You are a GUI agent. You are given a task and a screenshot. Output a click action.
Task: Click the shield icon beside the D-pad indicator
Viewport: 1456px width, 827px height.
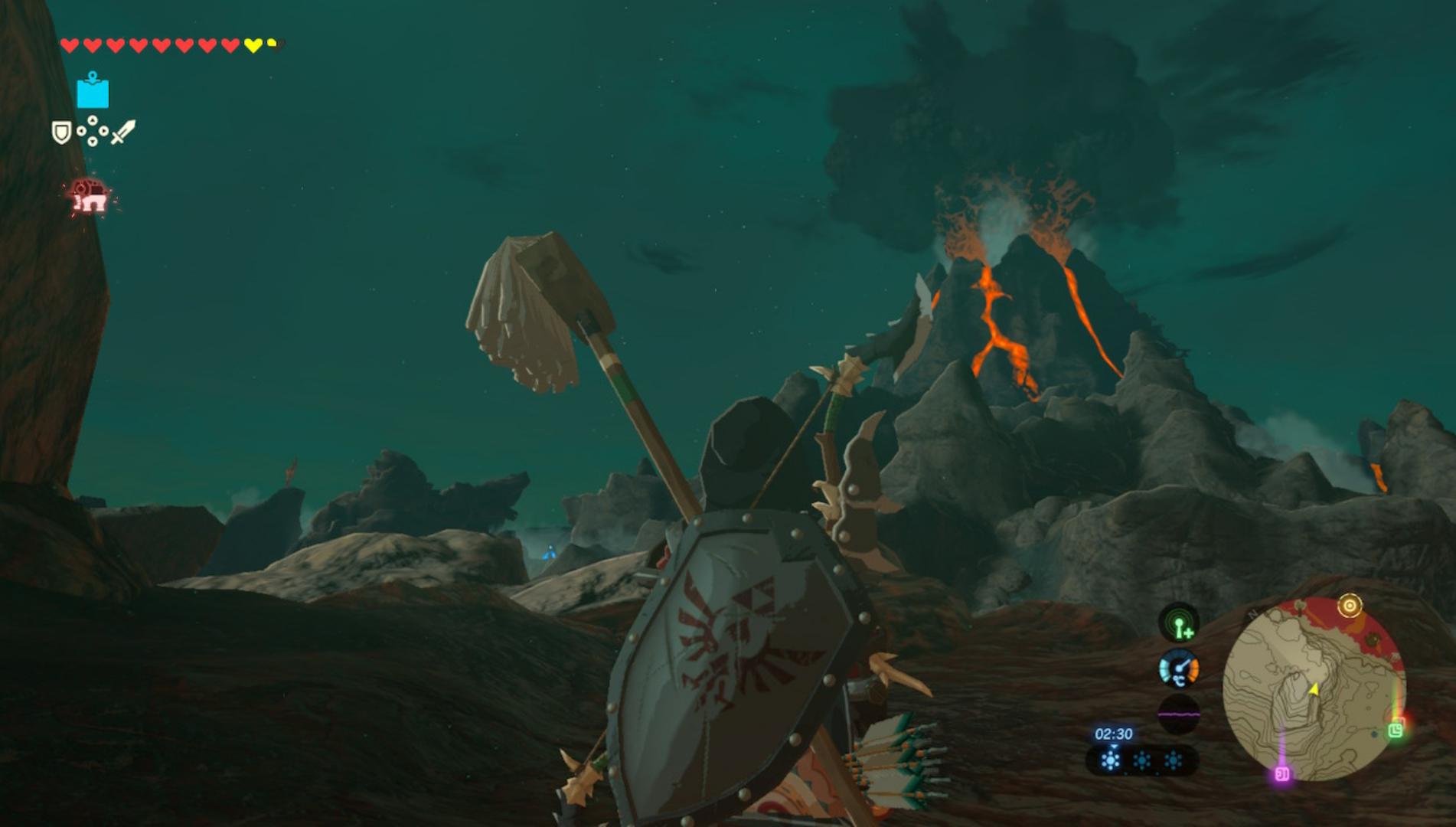[x=61, y=132]
